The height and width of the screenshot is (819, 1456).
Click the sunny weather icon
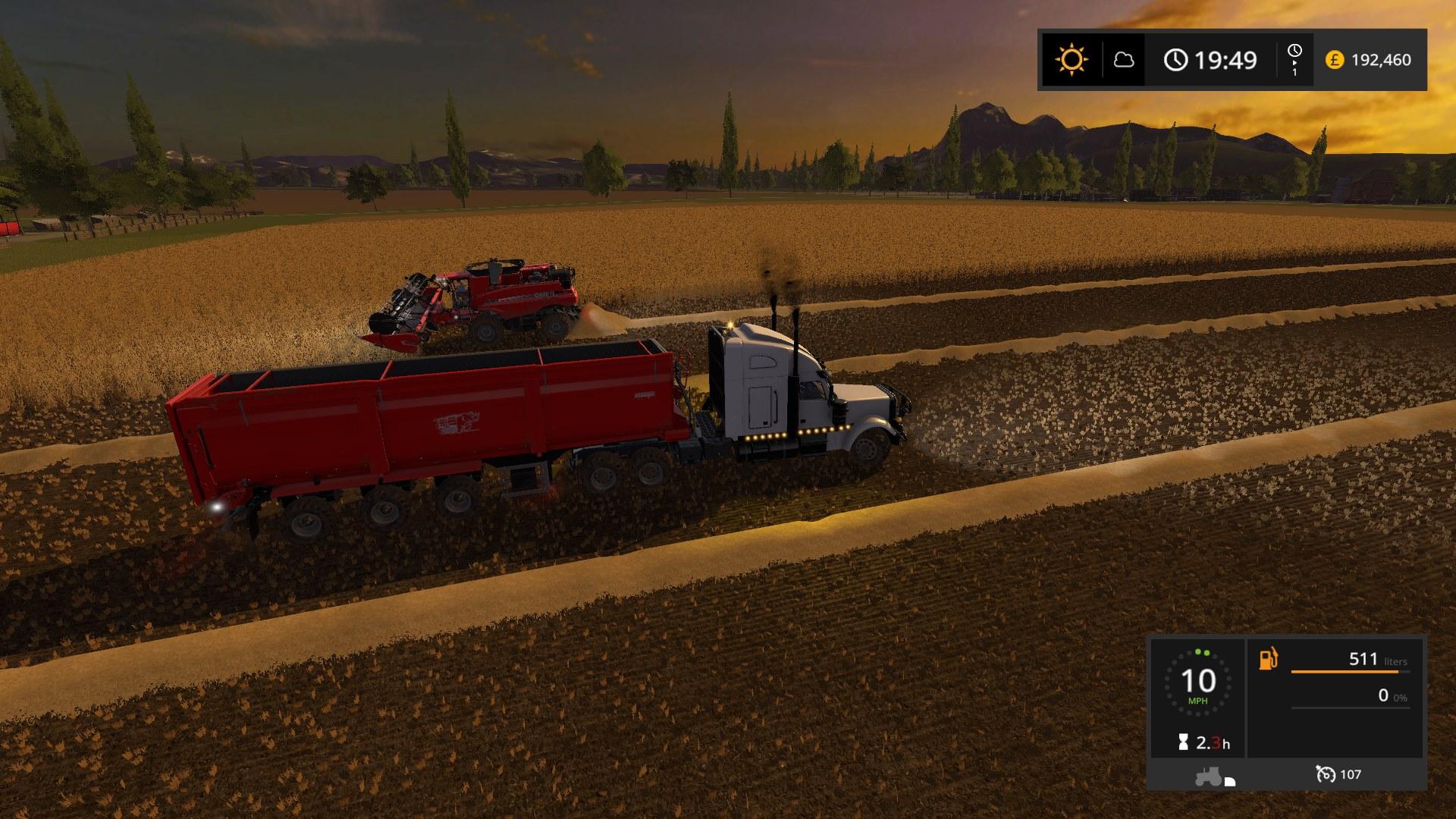tap(1071, 60)
